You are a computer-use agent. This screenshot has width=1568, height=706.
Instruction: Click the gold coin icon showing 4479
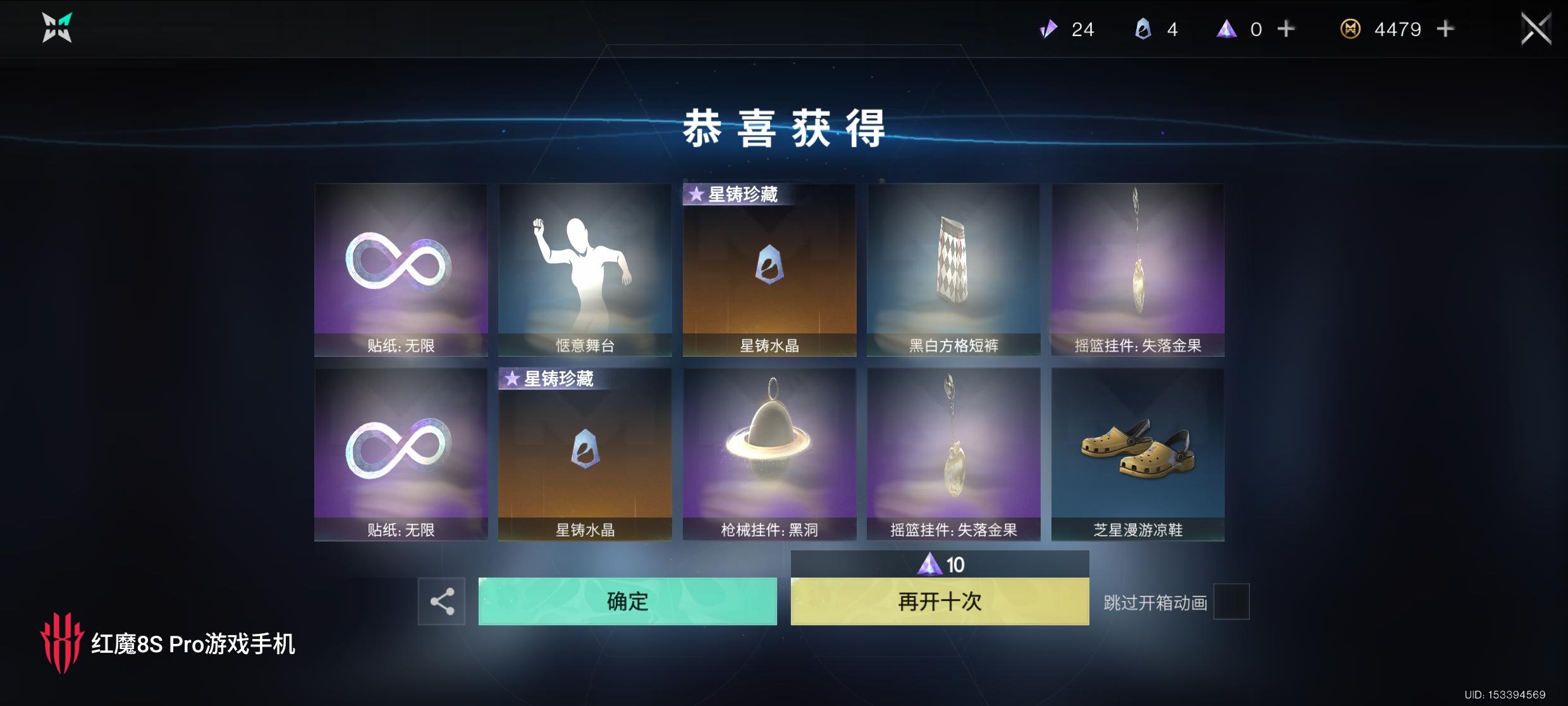pos(1350,29)
